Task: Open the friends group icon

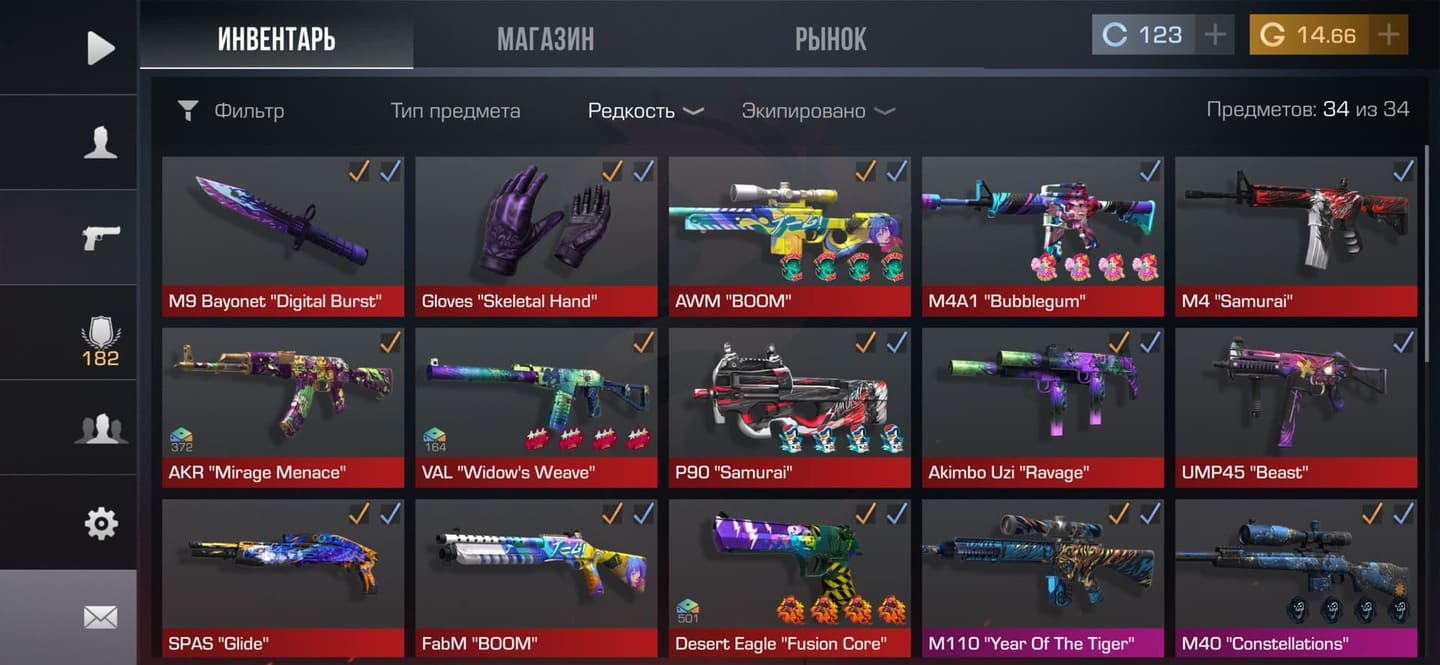Action: click(x=100, y=428)
